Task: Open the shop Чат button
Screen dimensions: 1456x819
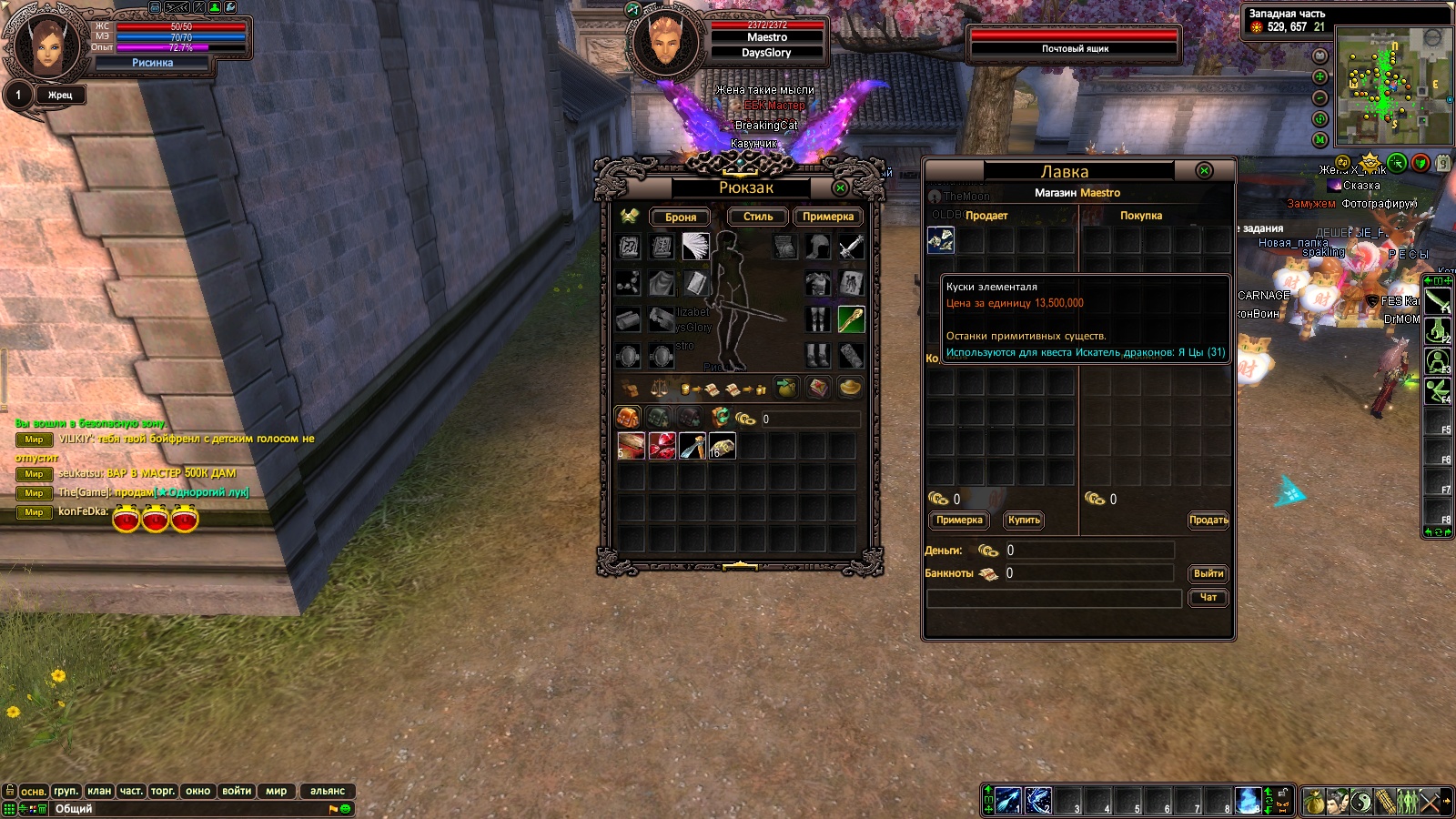Action: pyautogui.click(x=1208, y=598)
